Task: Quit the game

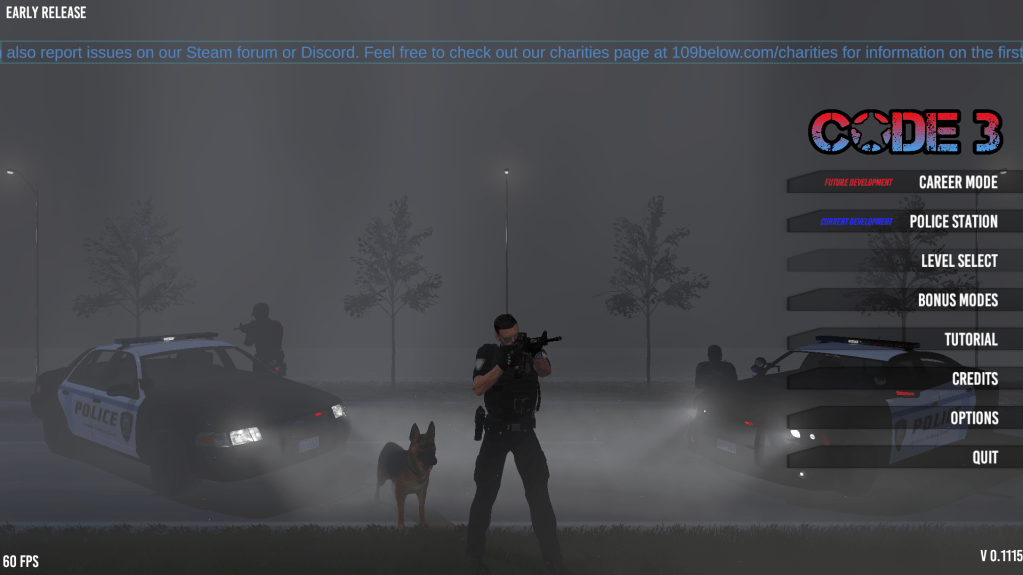Action: (x=984, y=457)
